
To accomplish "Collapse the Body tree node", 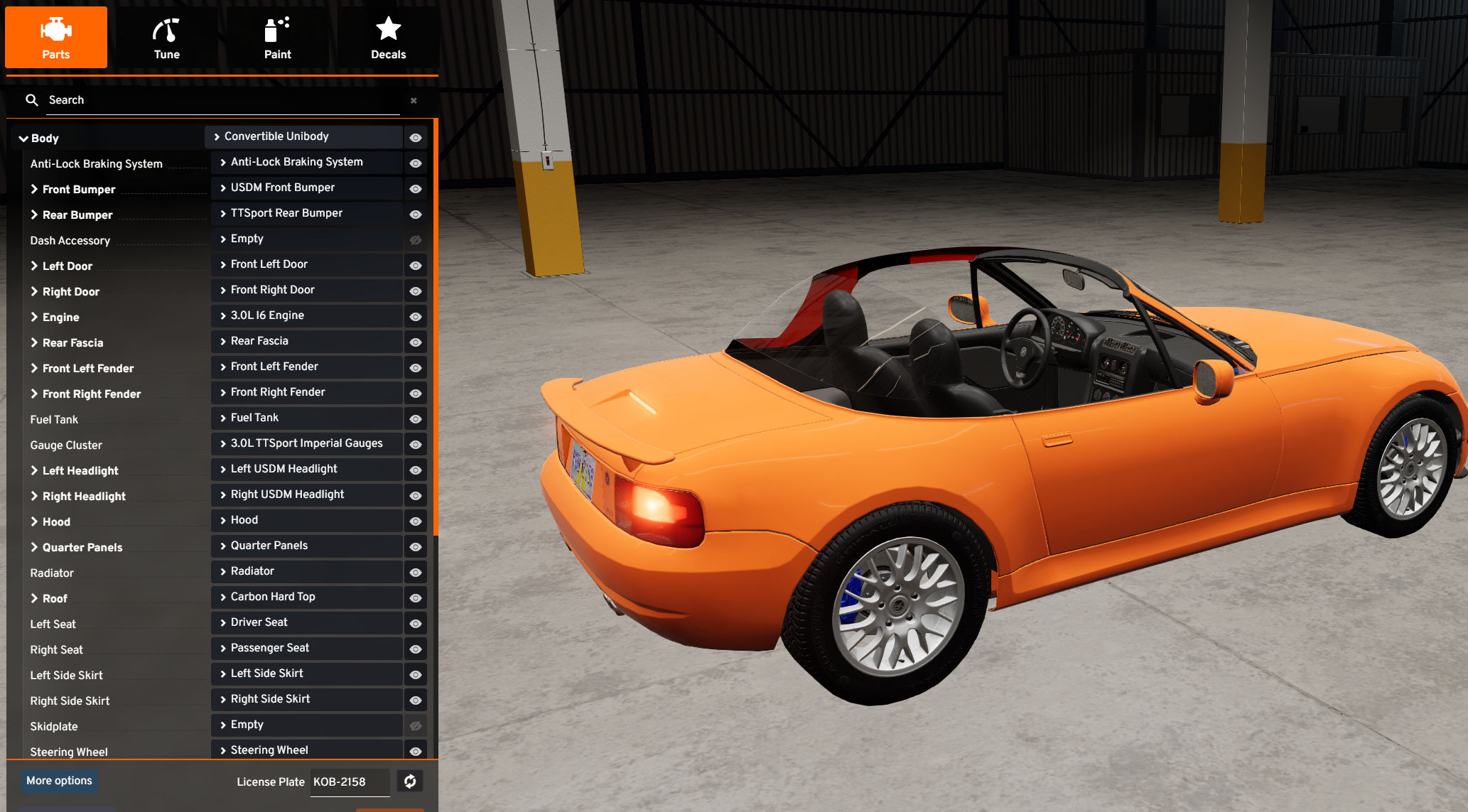I will pos(23,139).
